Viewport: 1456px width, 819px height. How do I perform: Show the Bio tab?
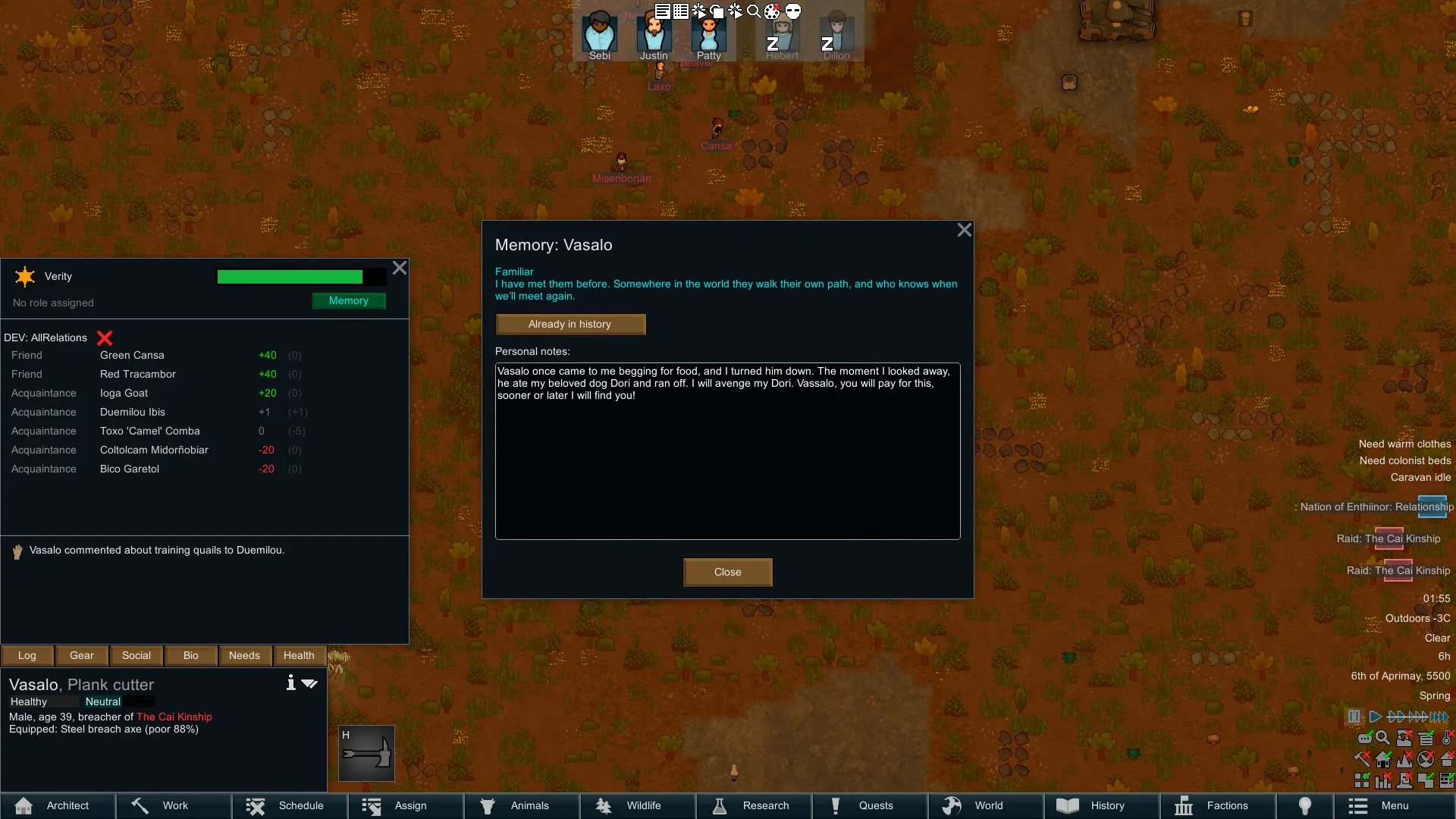pyautogui.click(x=191, y=655)
